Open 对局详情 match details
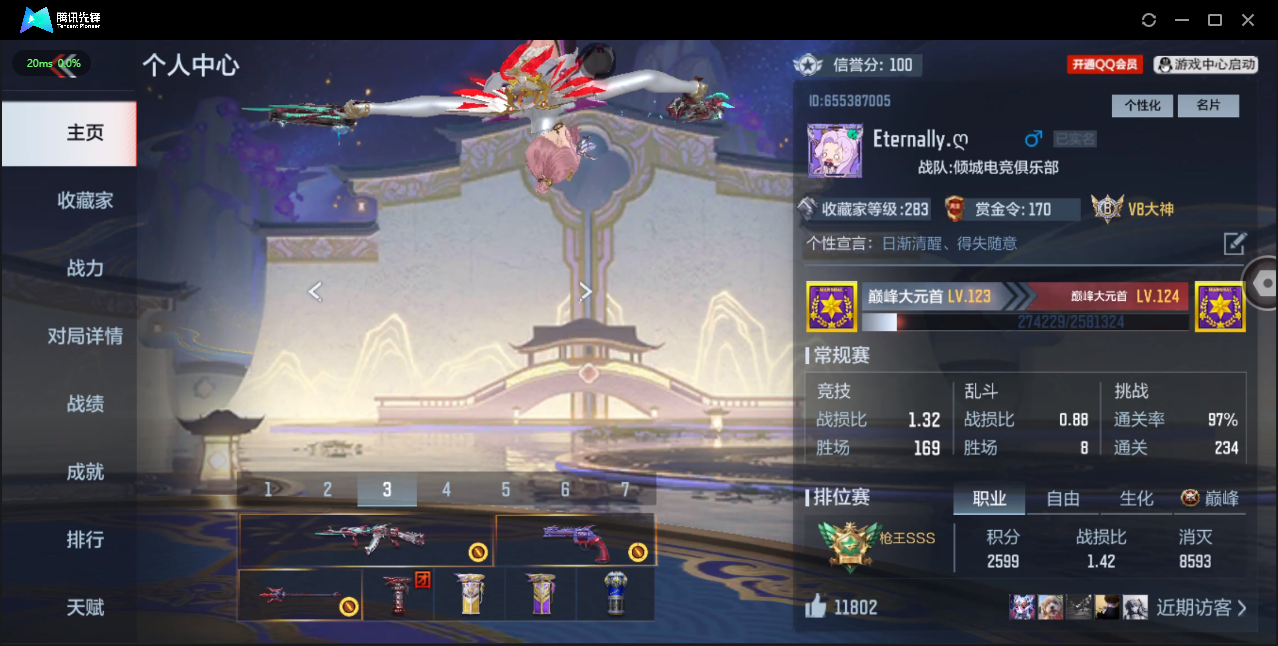1278x646 pixels. tap(85, 336)
